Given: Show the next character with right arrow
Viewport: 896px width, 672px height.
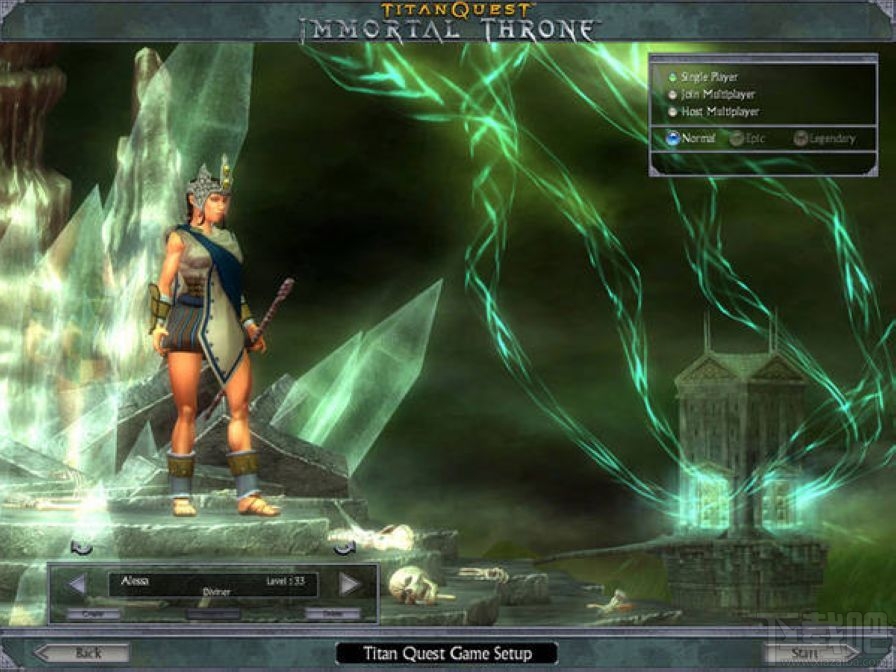Looking at the screenshot, I should [x=349, y=584].
